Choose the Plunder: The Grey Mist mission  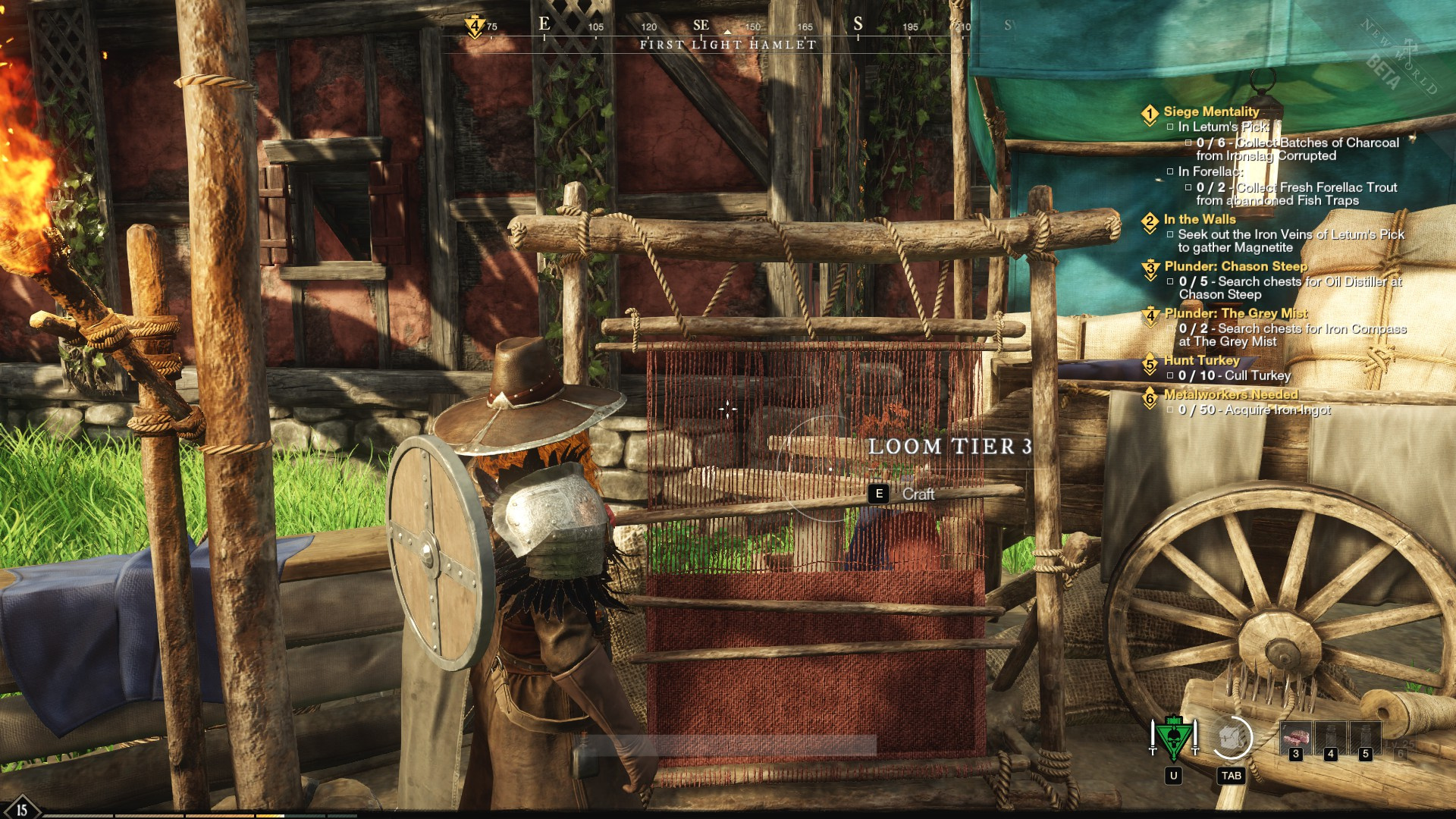[1235, 313]
